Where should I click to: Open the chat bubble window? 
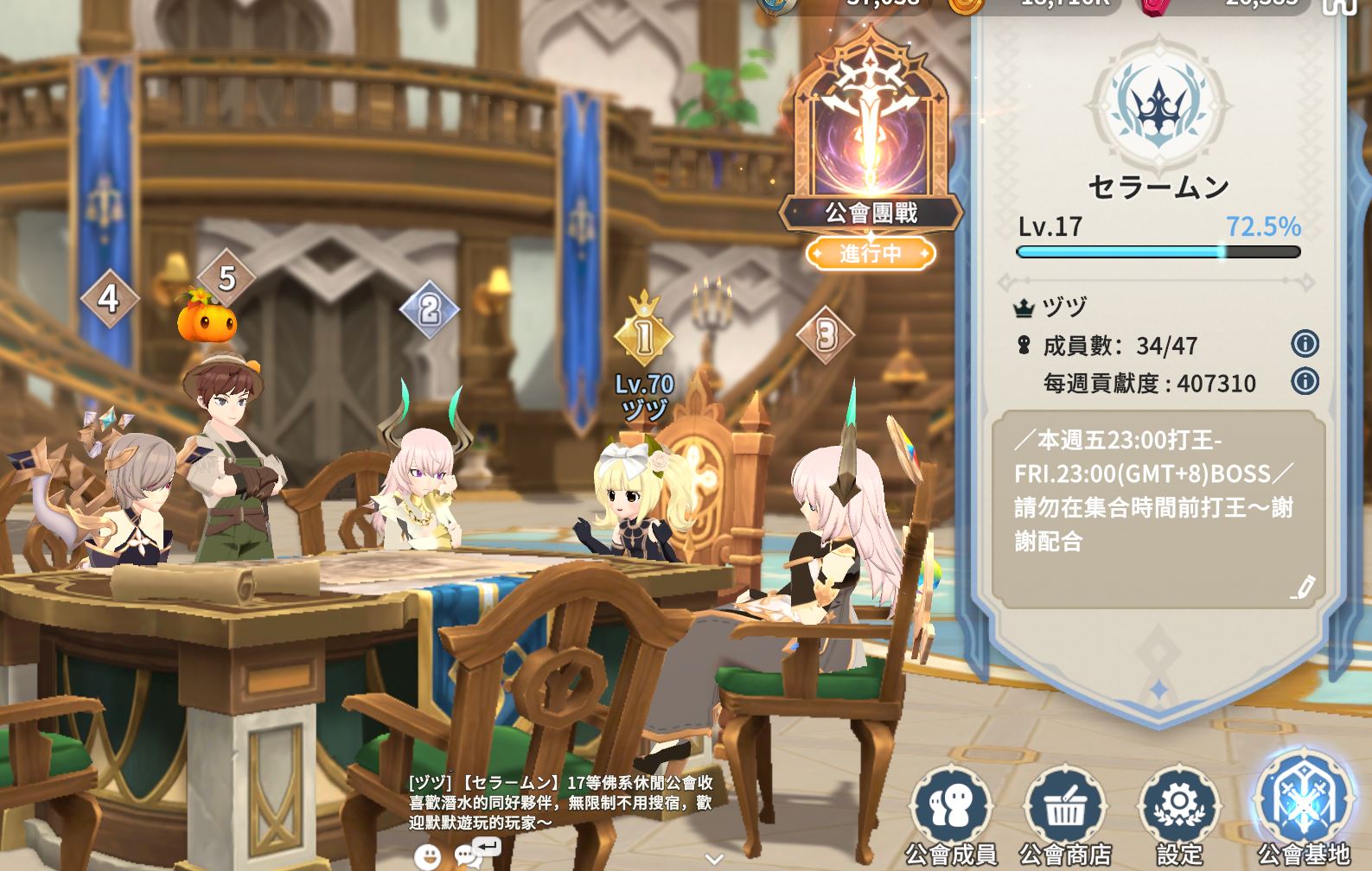coord(468,855)
